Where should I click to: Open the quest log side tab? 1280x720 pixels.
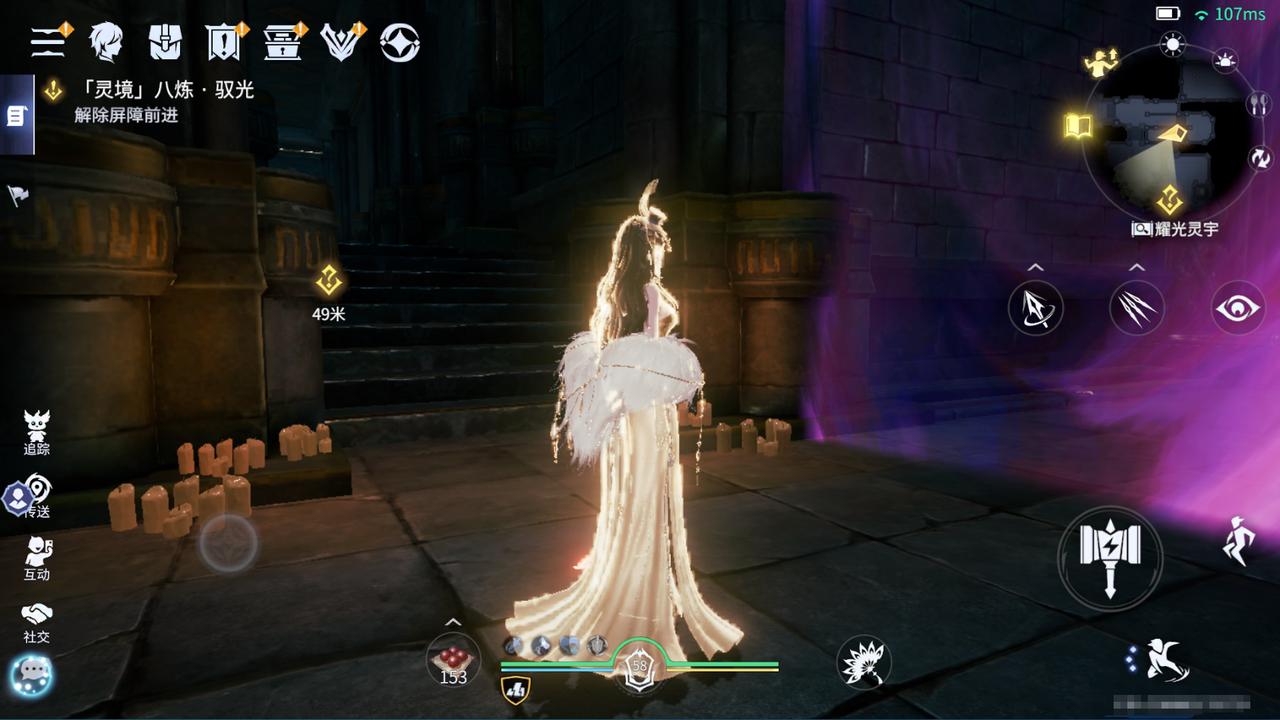pos(16,116)
